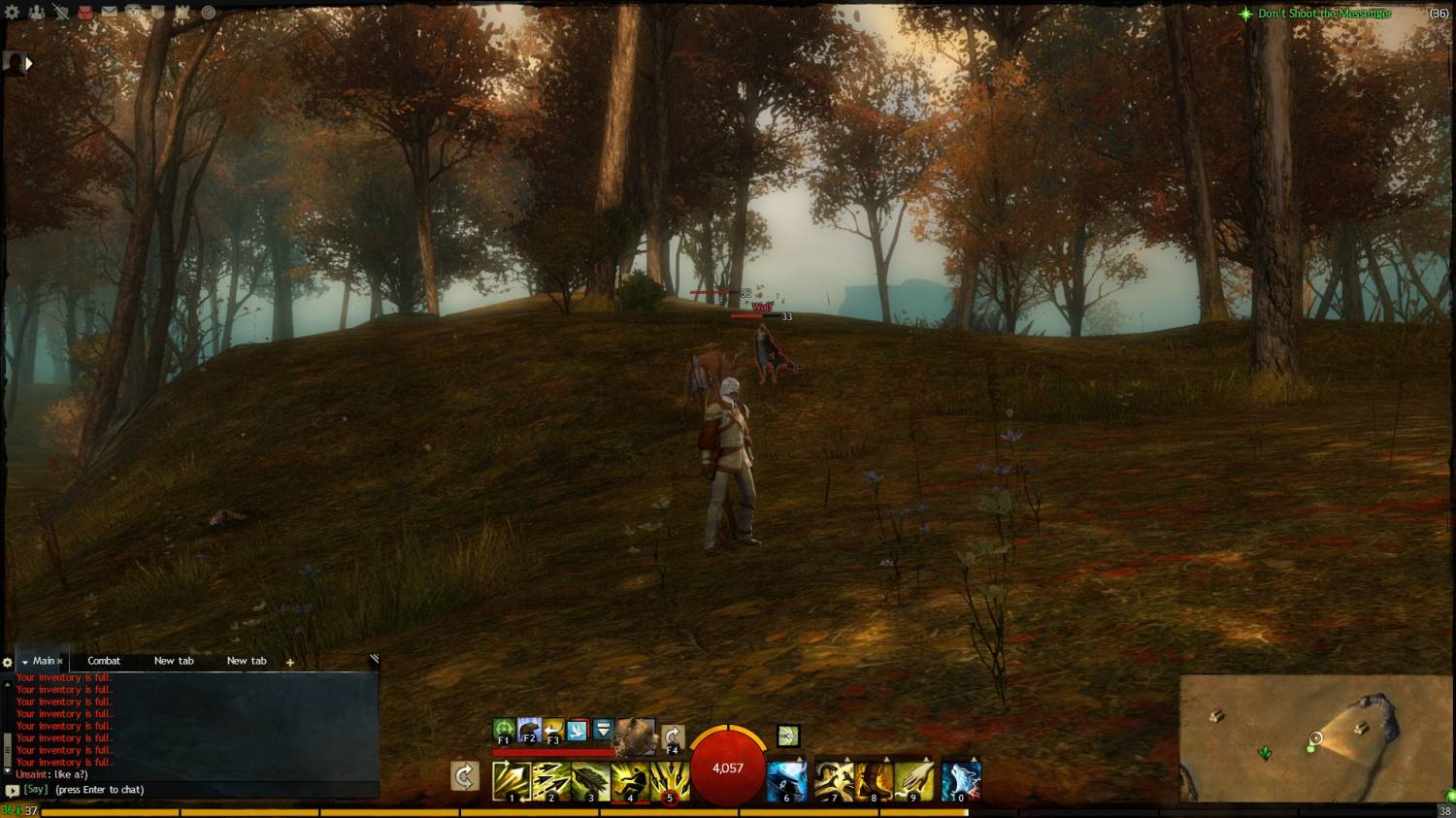Activate weapon skill 1 arrow shot

coord(511,781)
